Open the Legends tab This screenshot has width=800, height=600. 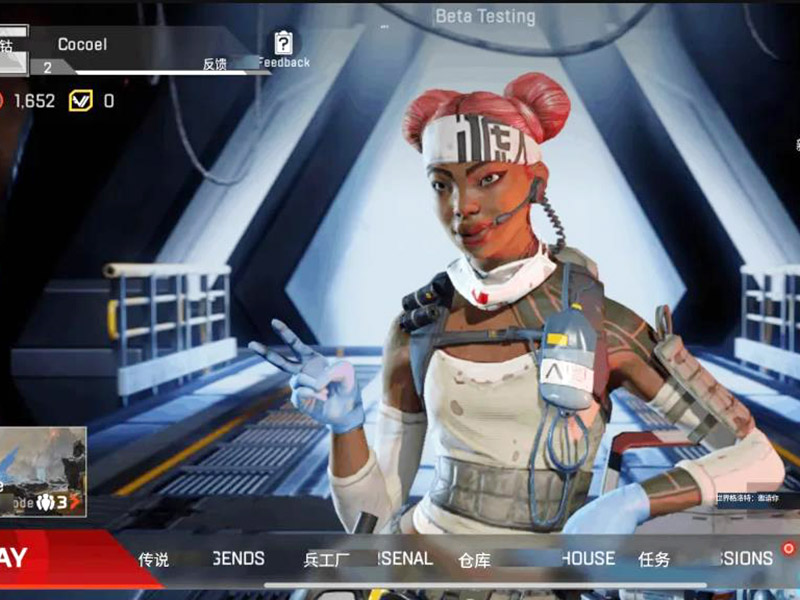pos(202,559)
